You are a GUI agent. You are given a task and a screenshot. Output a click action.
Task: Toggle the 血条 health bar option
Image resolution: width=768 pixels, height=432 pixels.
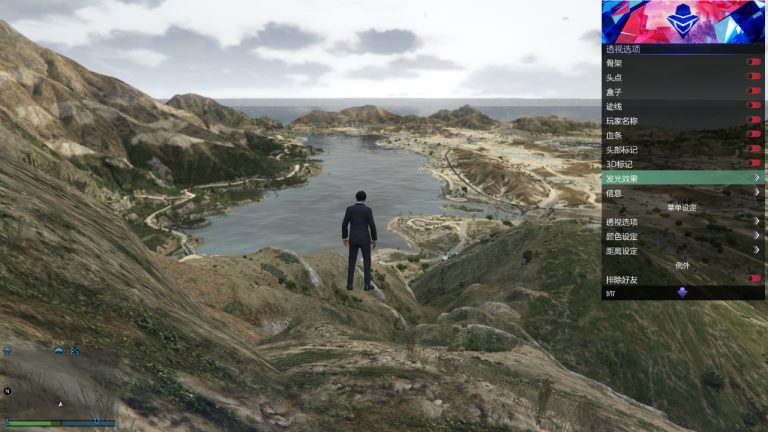pyautogui.click(x=753, y=134)
